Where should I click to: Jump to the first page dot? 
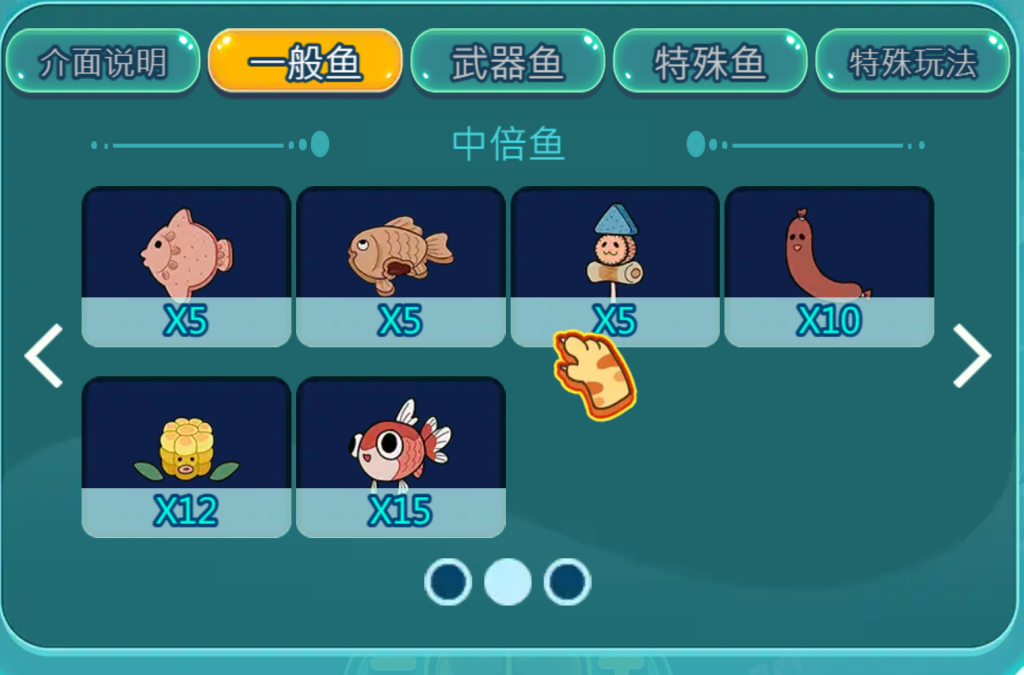pyautogui.click(x=448, y=582)
